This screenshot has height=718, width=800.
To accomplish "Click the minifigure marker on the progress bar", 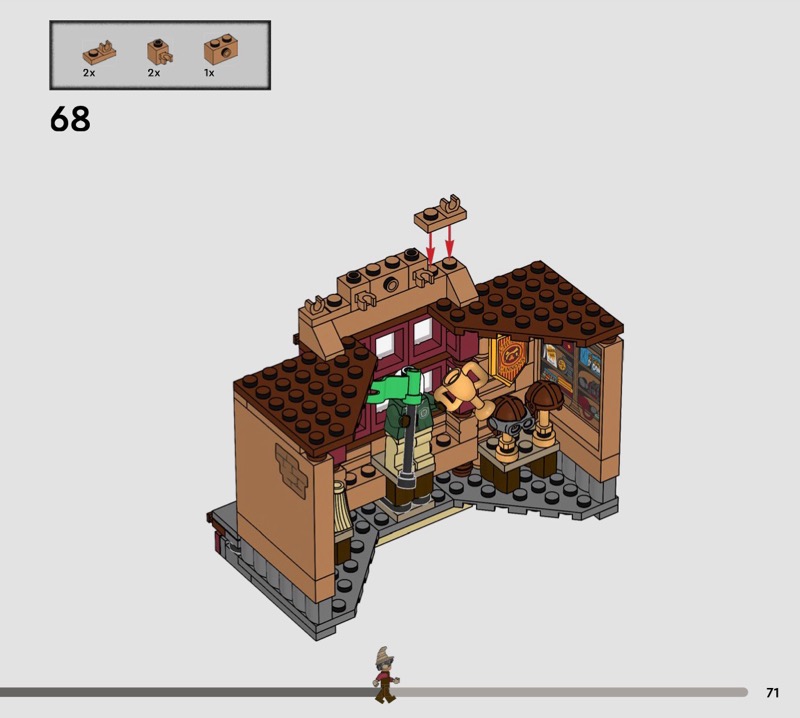I will pyautogui.click(x=385, y=675).
